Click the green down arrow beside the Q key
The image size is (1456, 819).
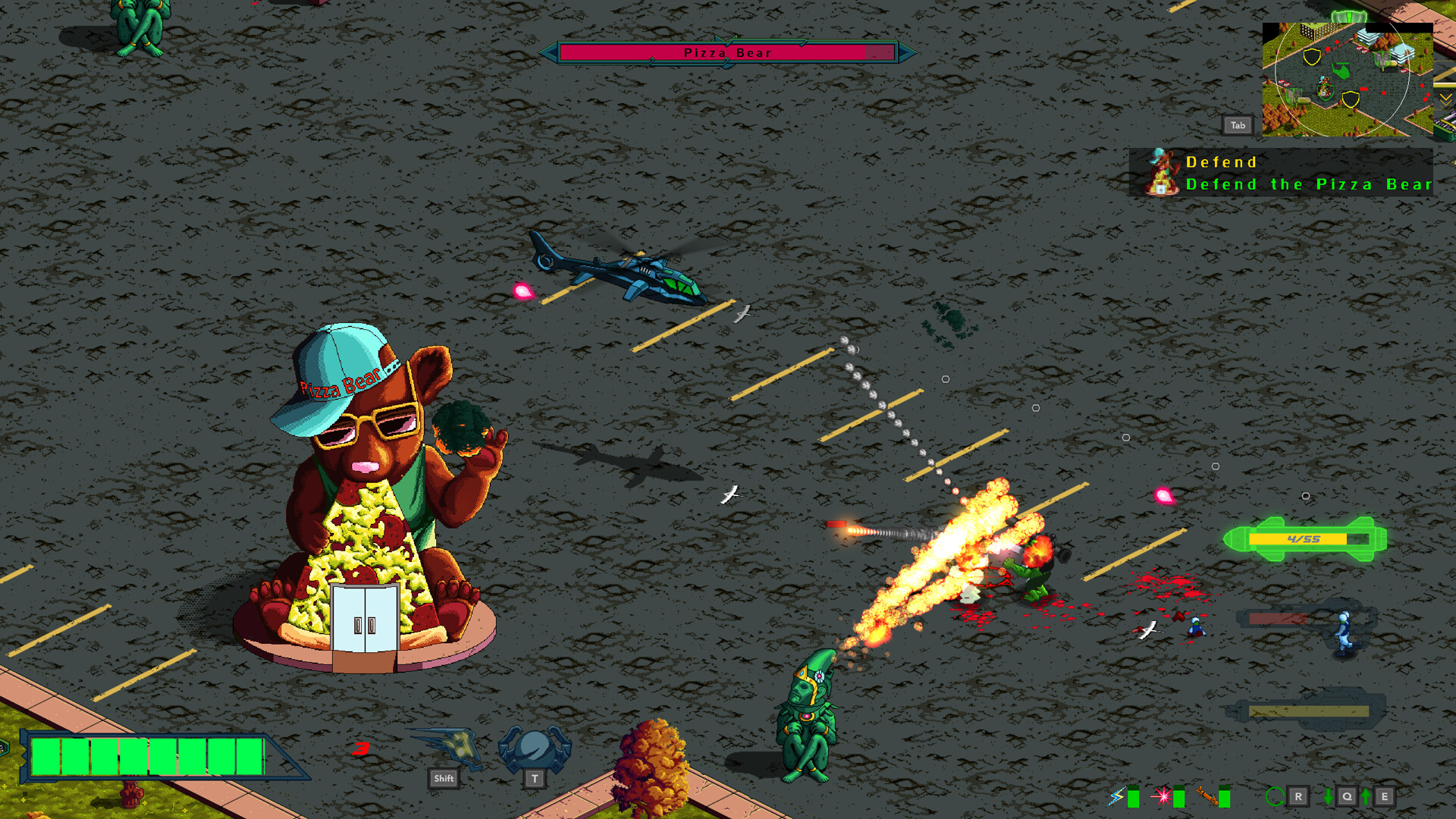point(1328,796)
